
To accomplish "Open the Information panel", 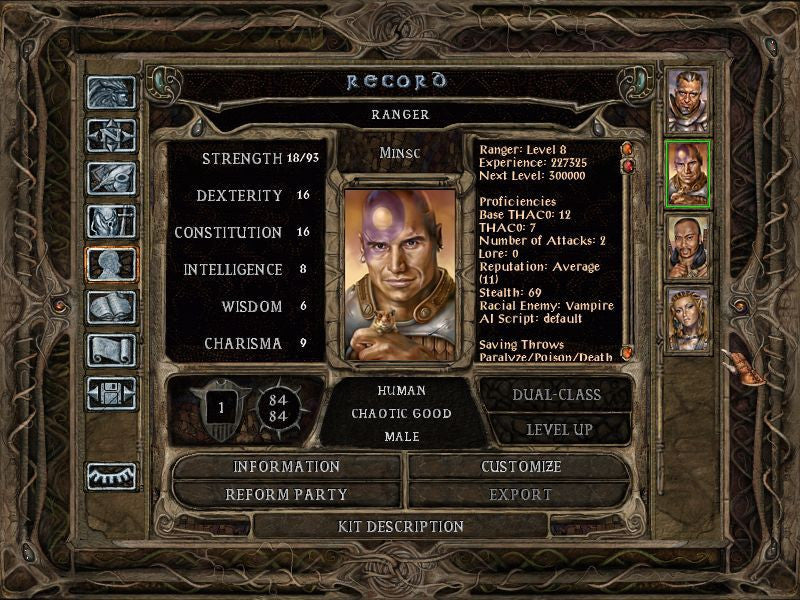I will pos(287,467).
